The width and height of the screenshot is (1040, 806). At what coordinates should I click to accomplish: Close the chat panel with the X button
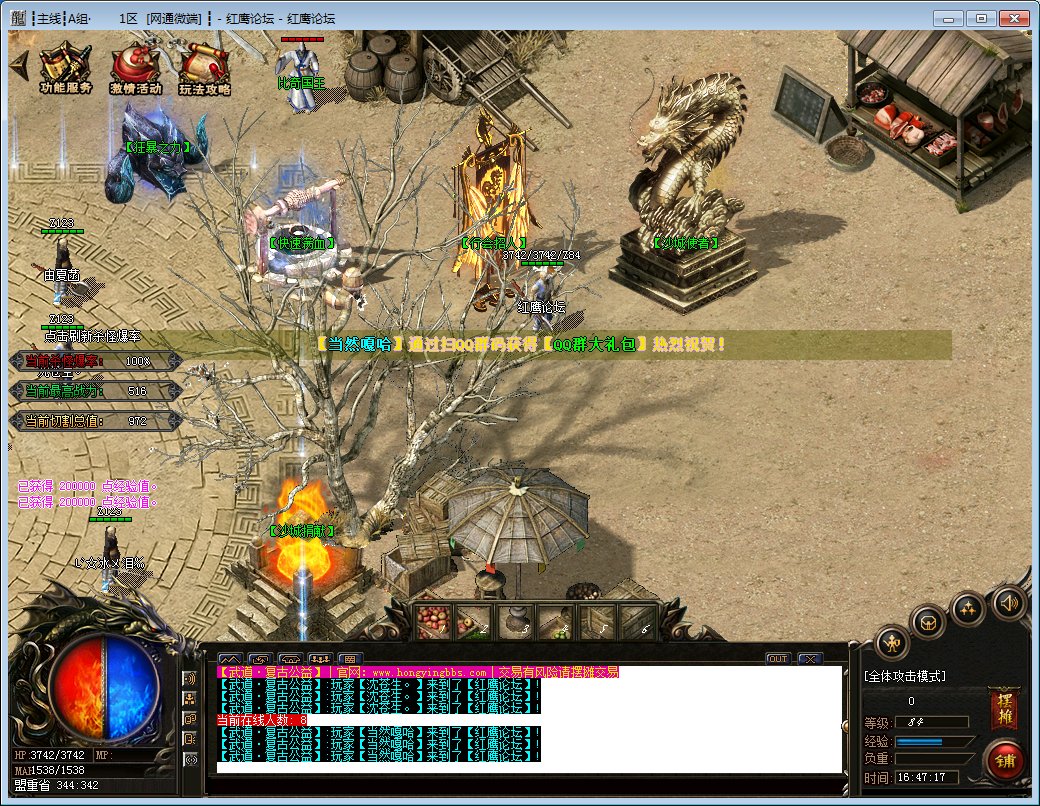(x=809, y=659)
